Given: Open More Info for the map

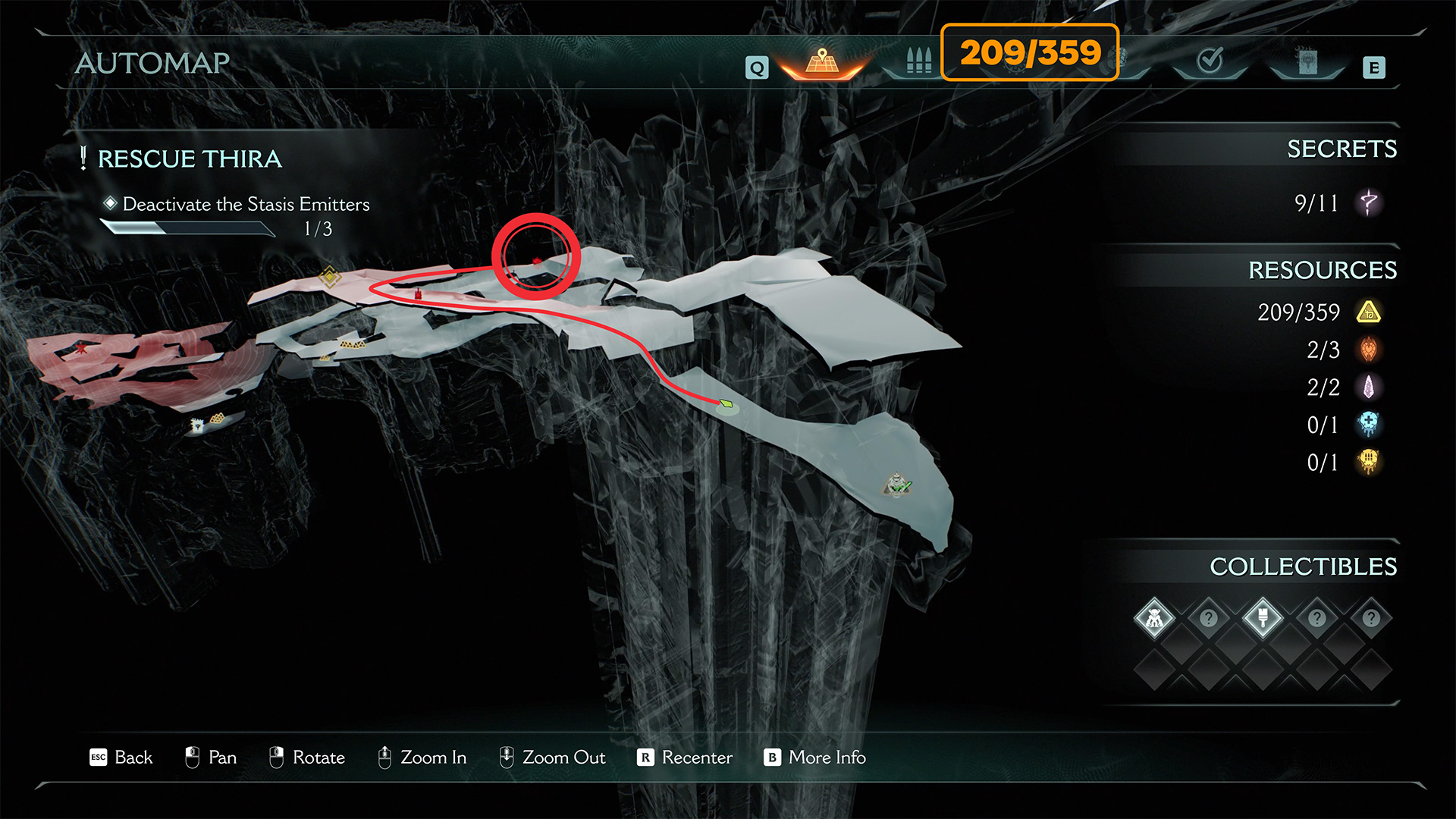Looking at the screenshot, I should pyautogui.click(x=815, y=758).
